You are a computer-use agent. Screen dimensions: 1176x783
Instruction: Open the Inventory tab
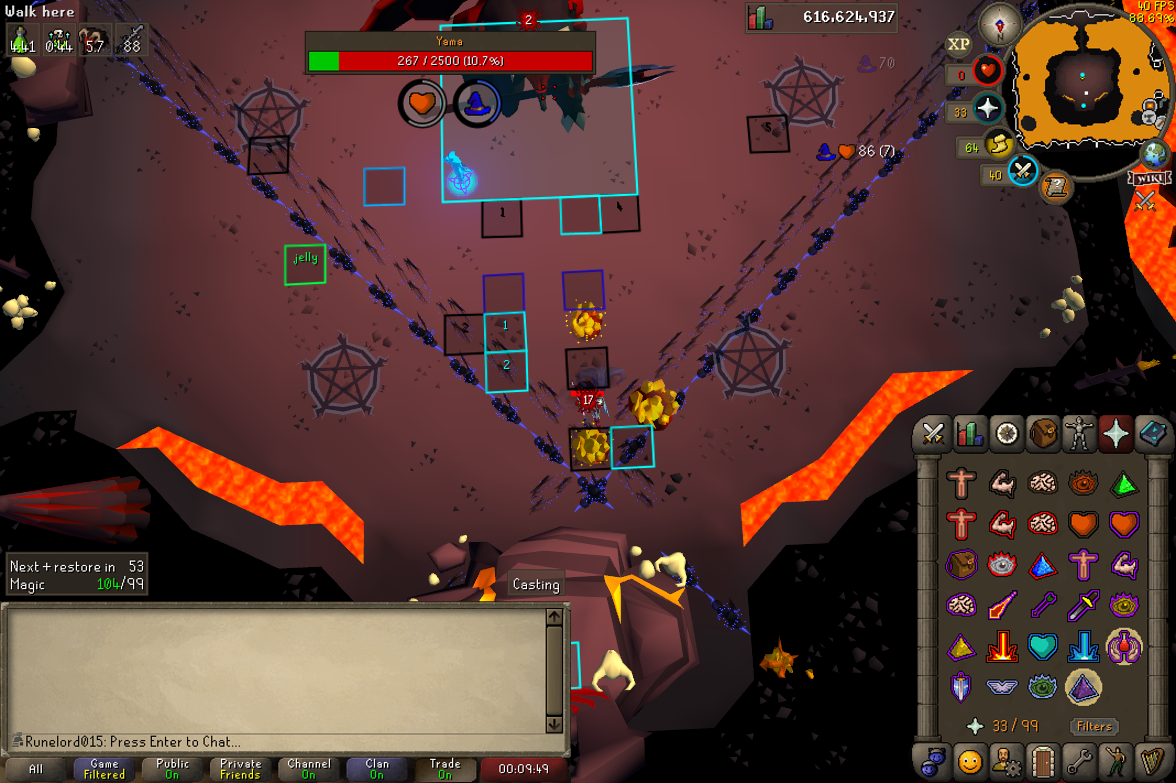pyautogui.click(x=1043, y=434)
